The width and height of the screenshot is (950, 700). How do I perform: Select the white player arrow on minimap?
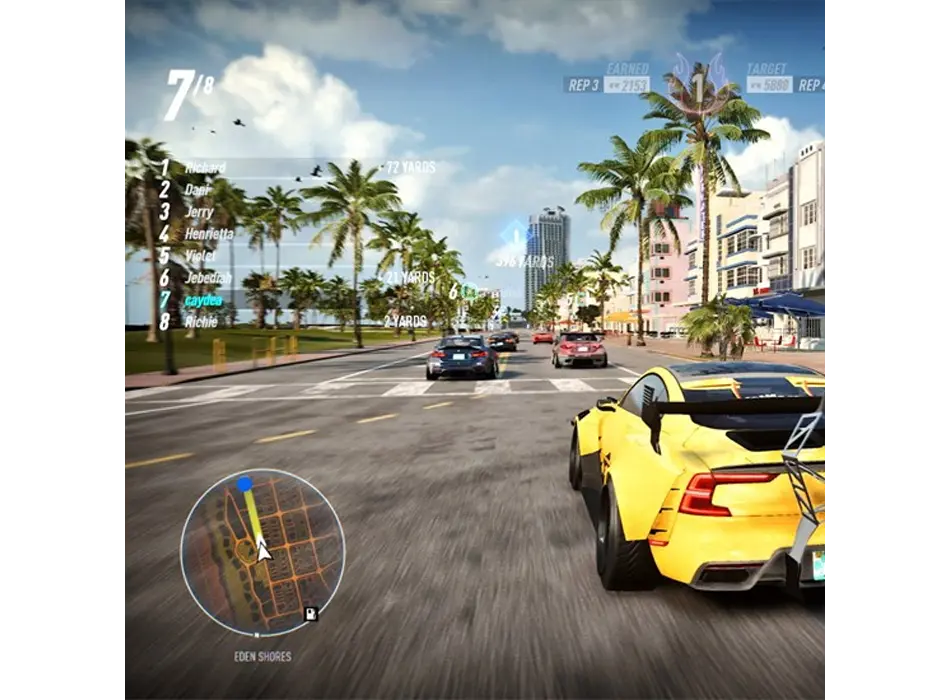[x=263, y=550]
